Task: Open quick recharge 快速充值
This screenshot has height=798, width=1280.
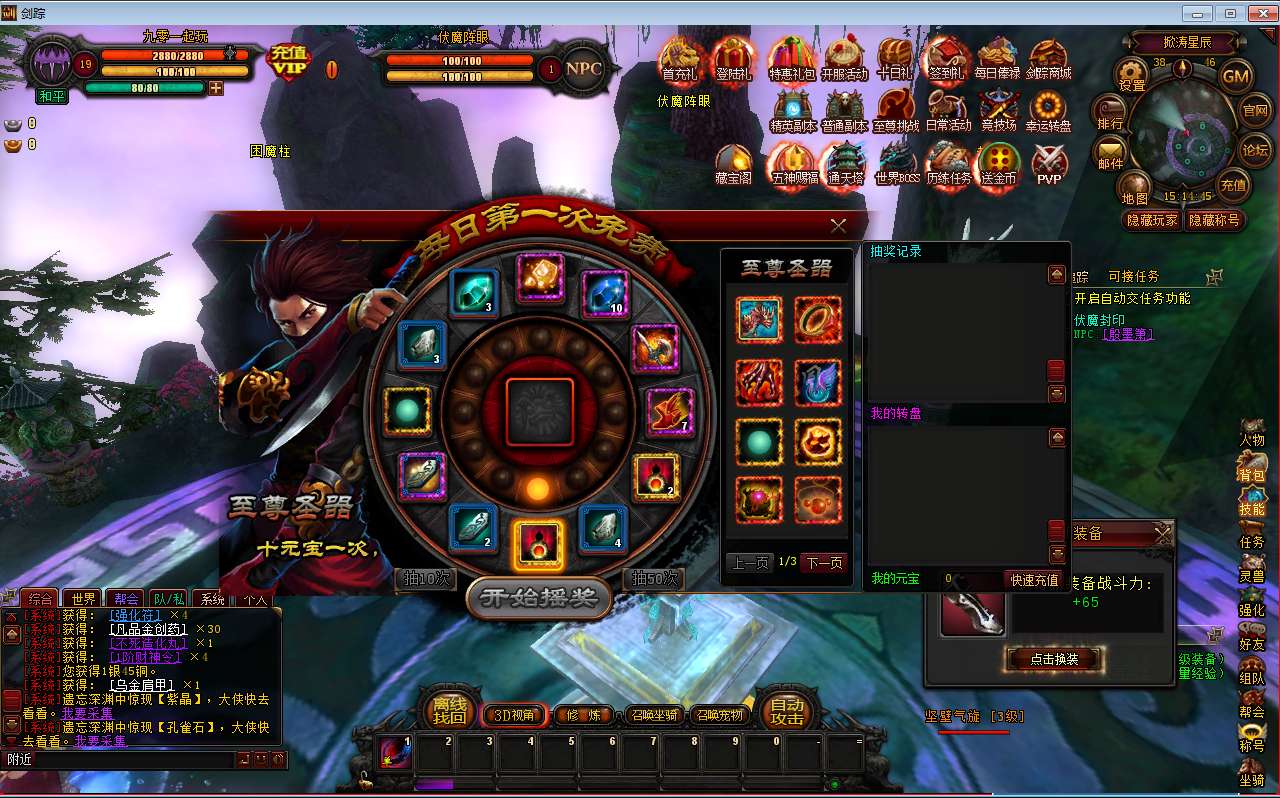Action: coord(1034,580)
